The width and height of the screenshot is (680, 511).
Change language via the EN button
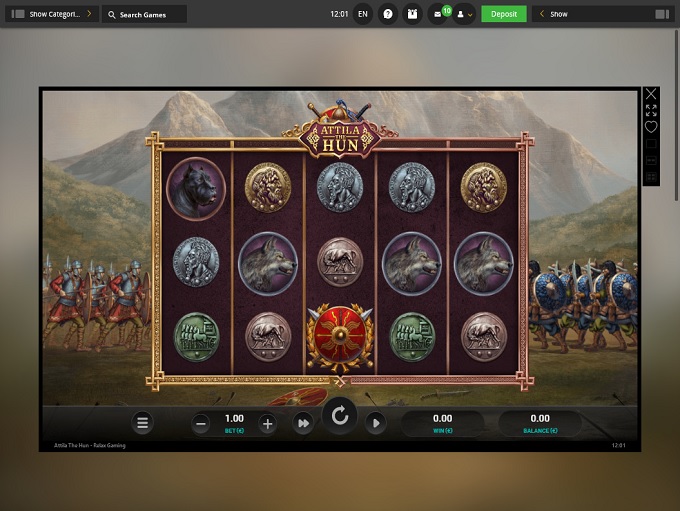pyautogui.click(x=362, y=15)
